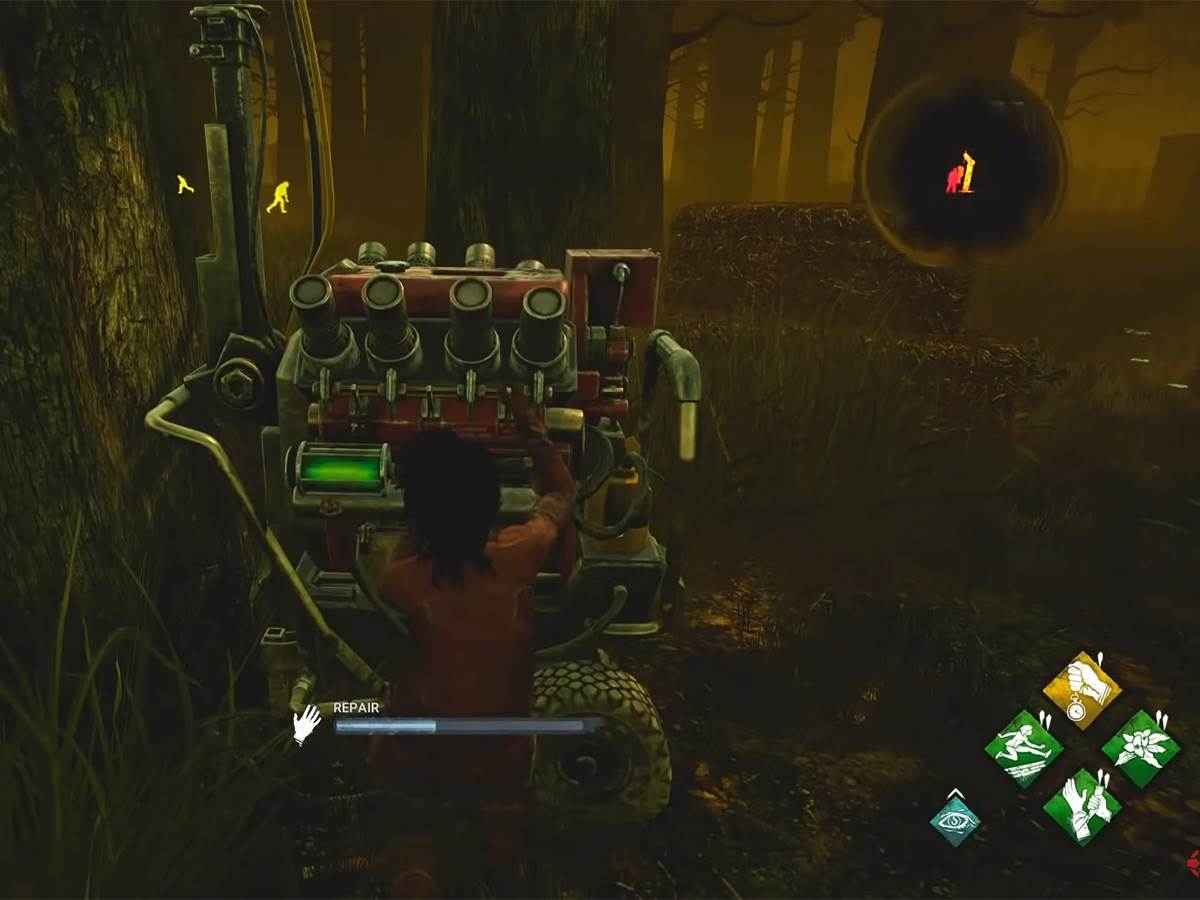Select the yellow Borrowed Time perk icon
Image resolution: width=1200 pixels, height=900 pixels.
(1081, 690)
